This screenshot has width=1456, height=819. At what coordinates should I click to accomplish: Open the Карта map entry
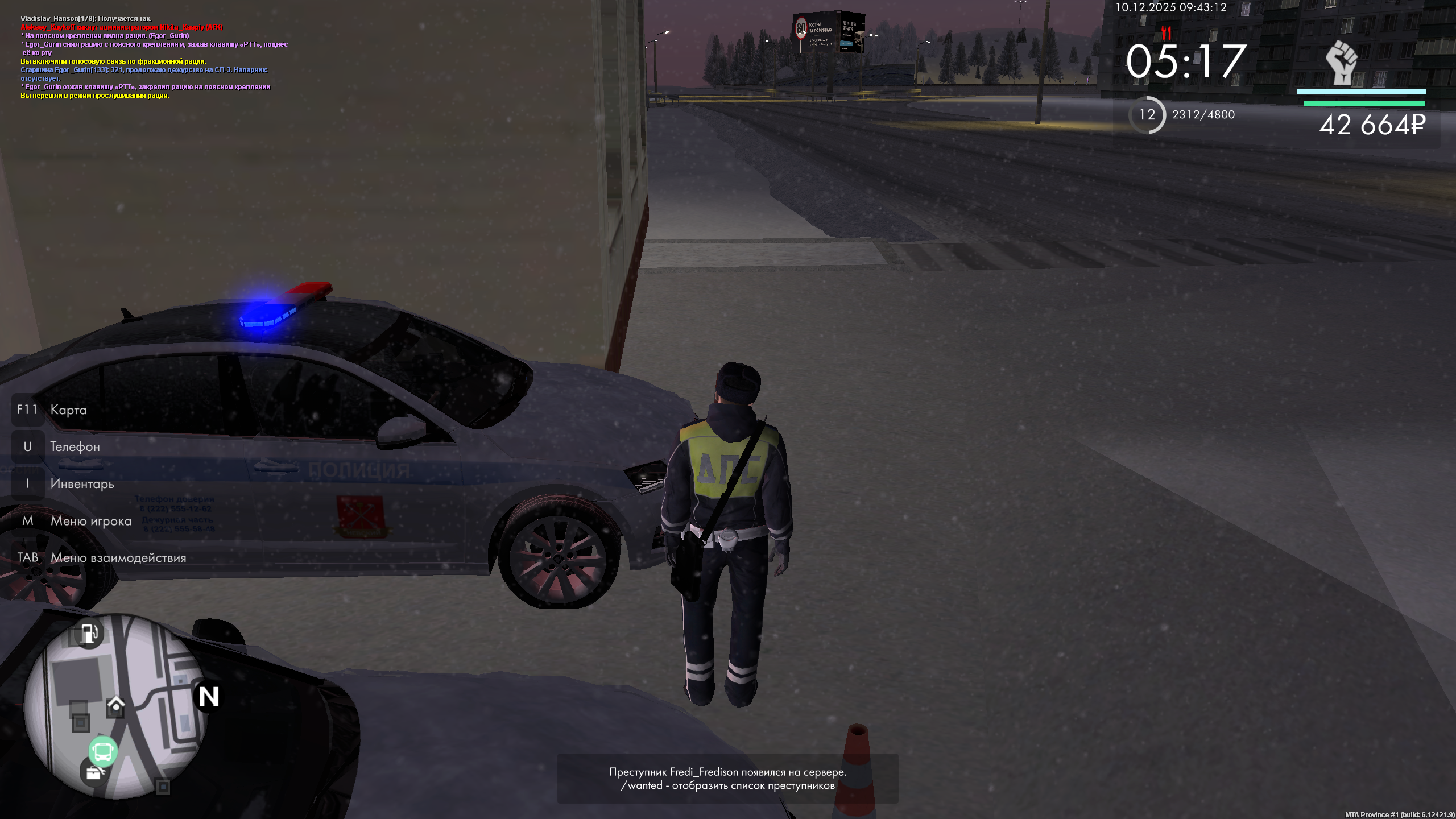[x=68, y=410]
